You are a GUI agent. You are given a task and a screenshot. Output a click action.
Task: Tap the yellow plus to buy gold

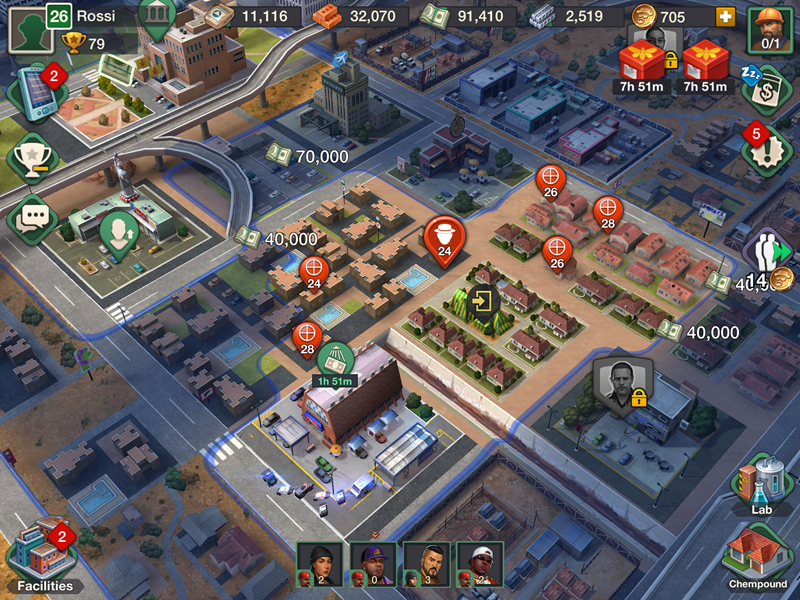724,17
